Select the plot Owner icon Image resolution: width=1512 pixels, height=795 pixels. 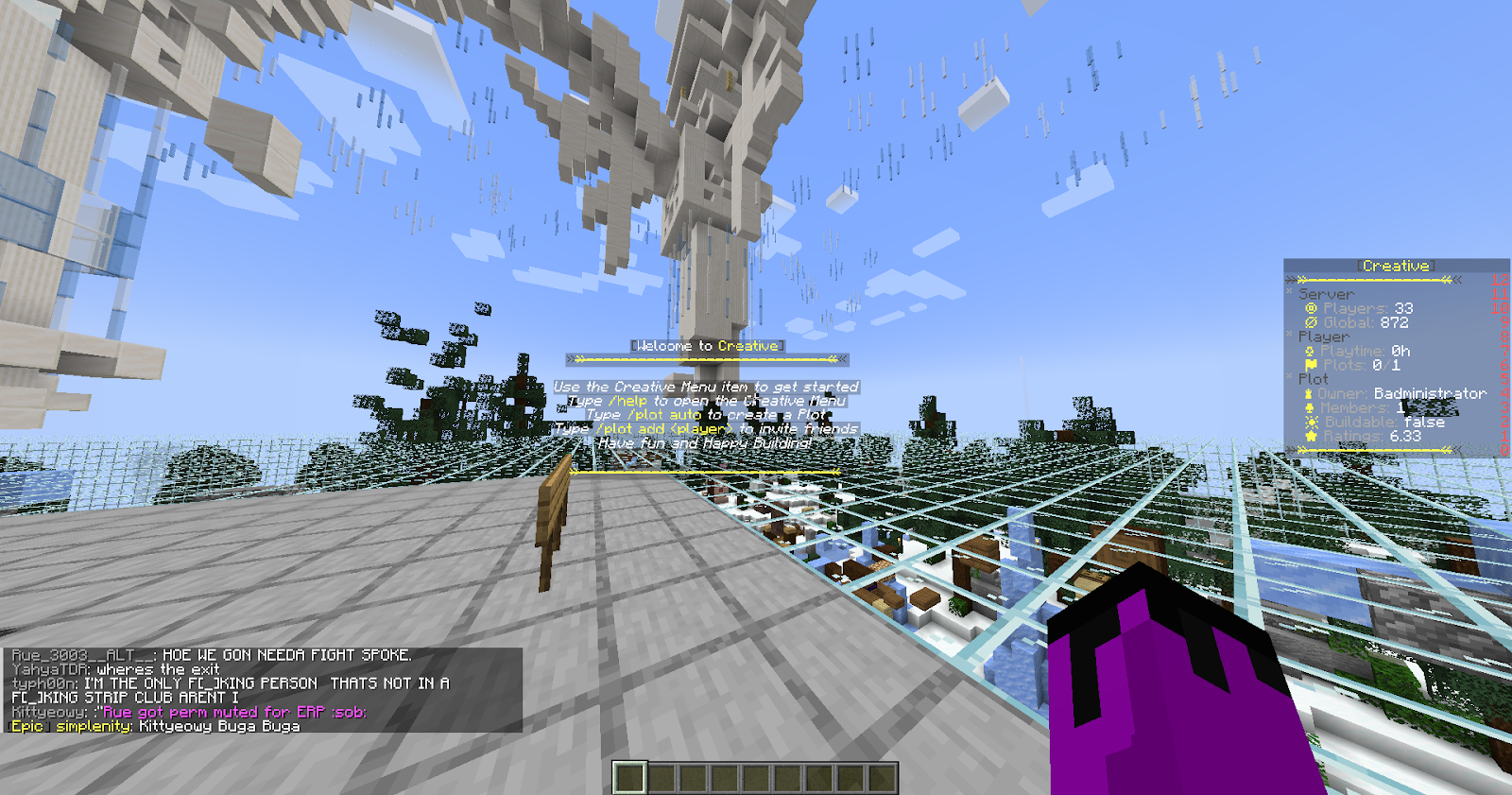coord(1308,393)
